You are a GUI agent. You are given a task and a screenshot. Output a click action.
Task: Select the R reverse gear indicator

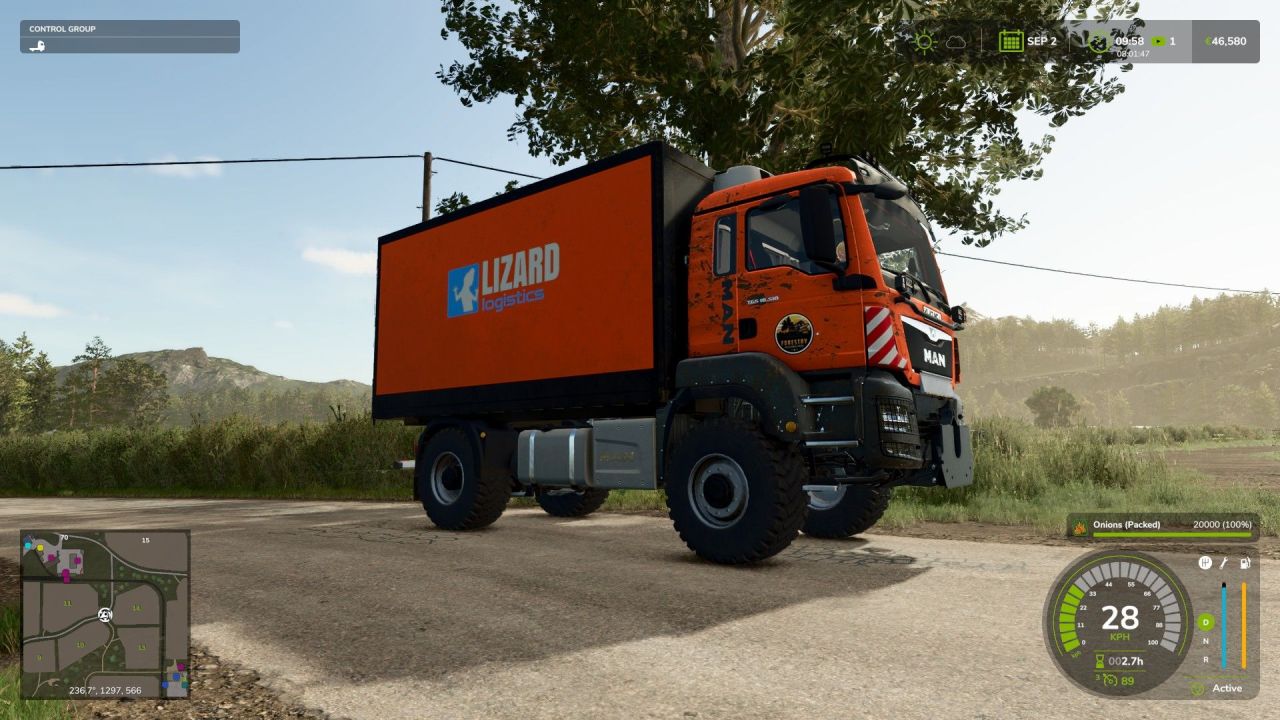1206,661
